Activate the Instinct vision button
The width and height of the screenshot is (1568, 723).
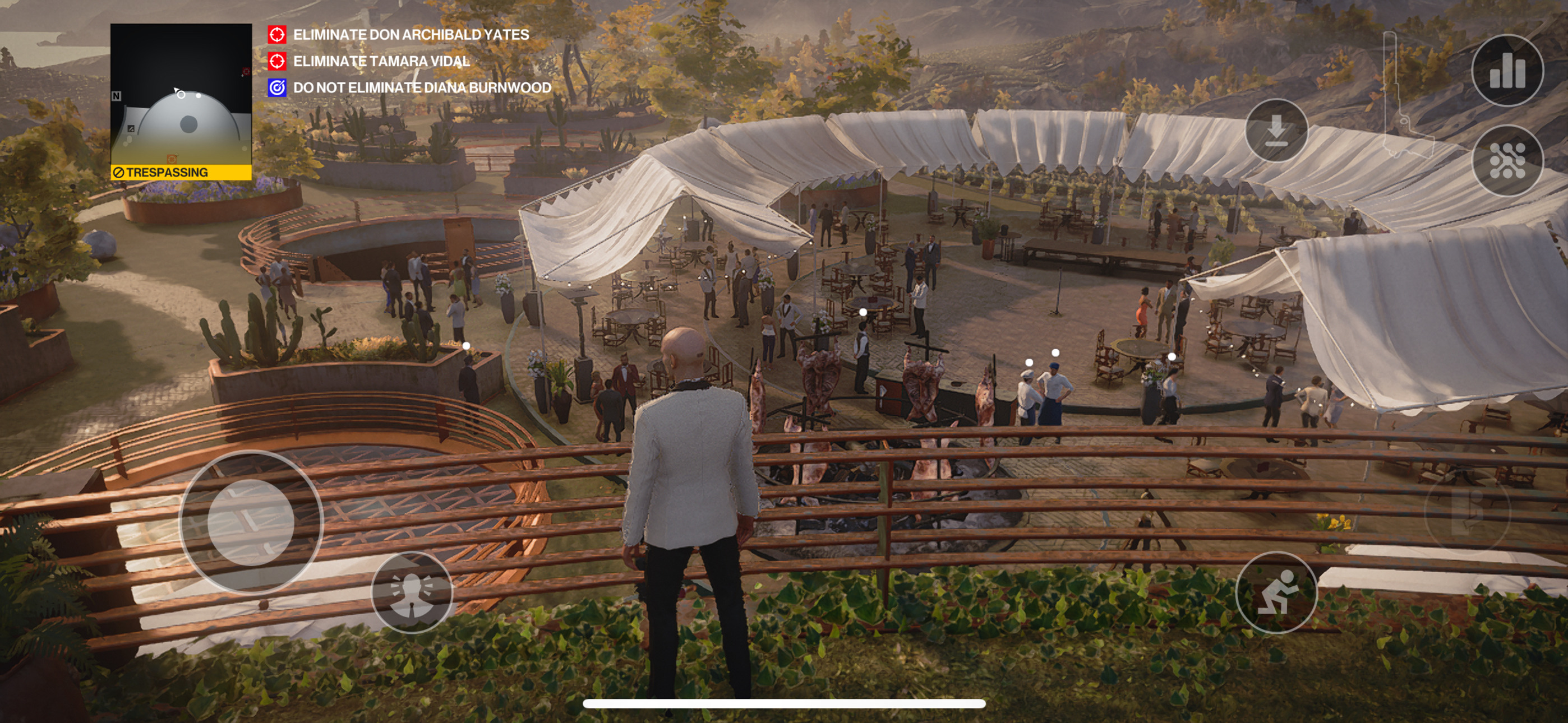click(412, 591)
